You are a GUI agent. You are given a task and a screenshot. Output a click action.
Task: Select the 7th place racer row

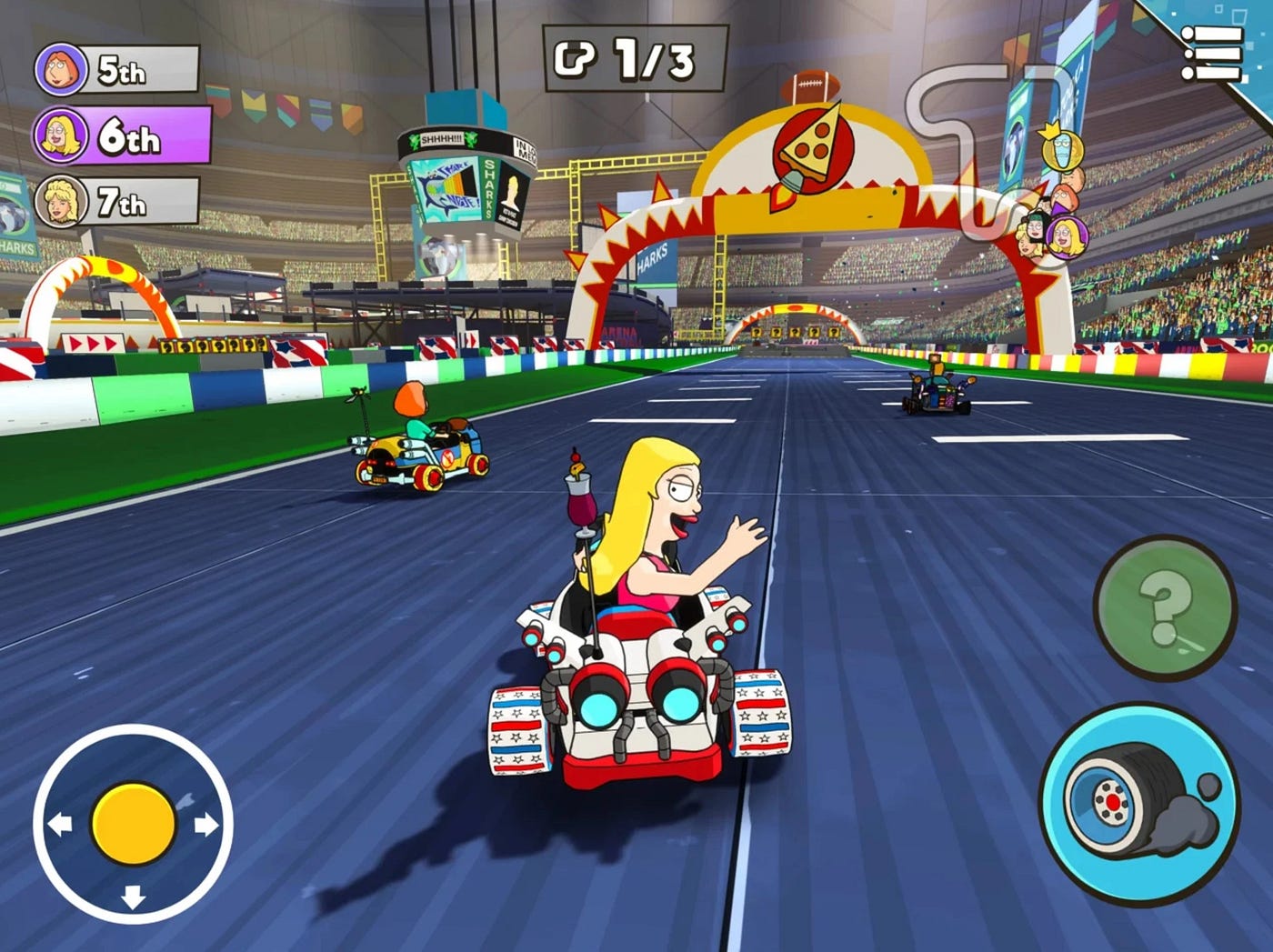(x=118, y=202)
